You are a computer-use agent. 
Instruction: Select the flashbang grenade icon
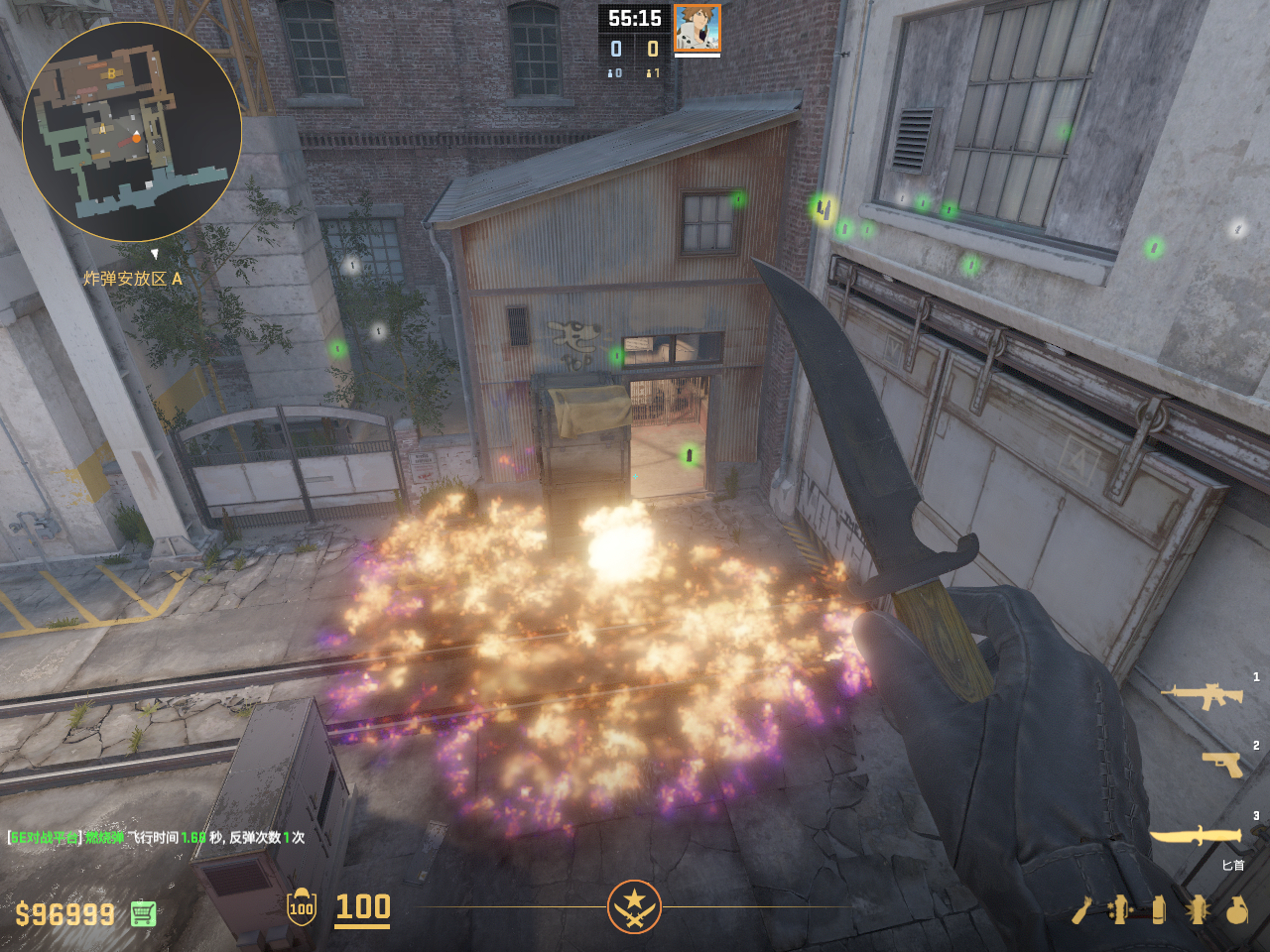tap(1198, 909)
